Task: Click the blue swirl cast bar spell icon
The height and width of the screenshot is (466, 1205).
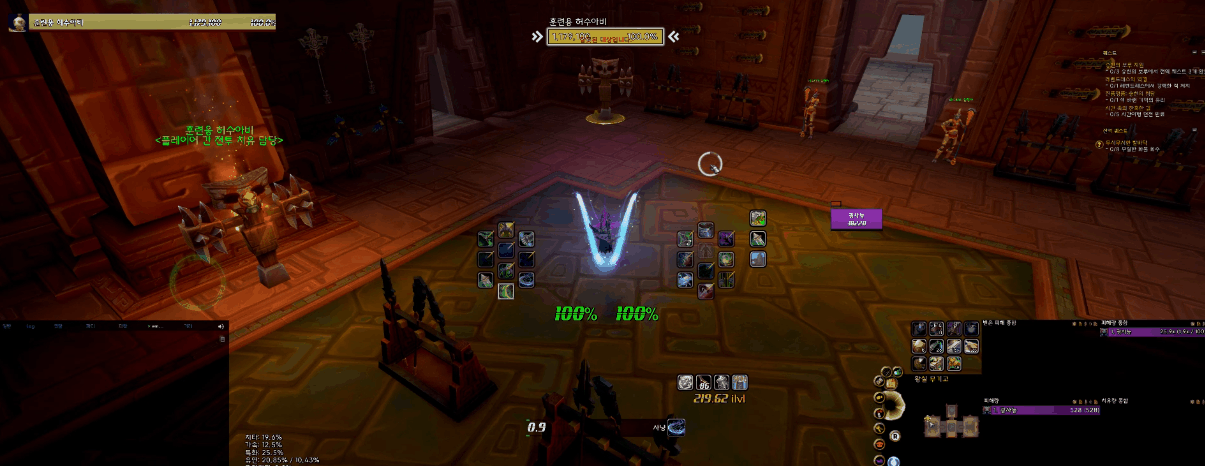Action: (x=676, y=428)
